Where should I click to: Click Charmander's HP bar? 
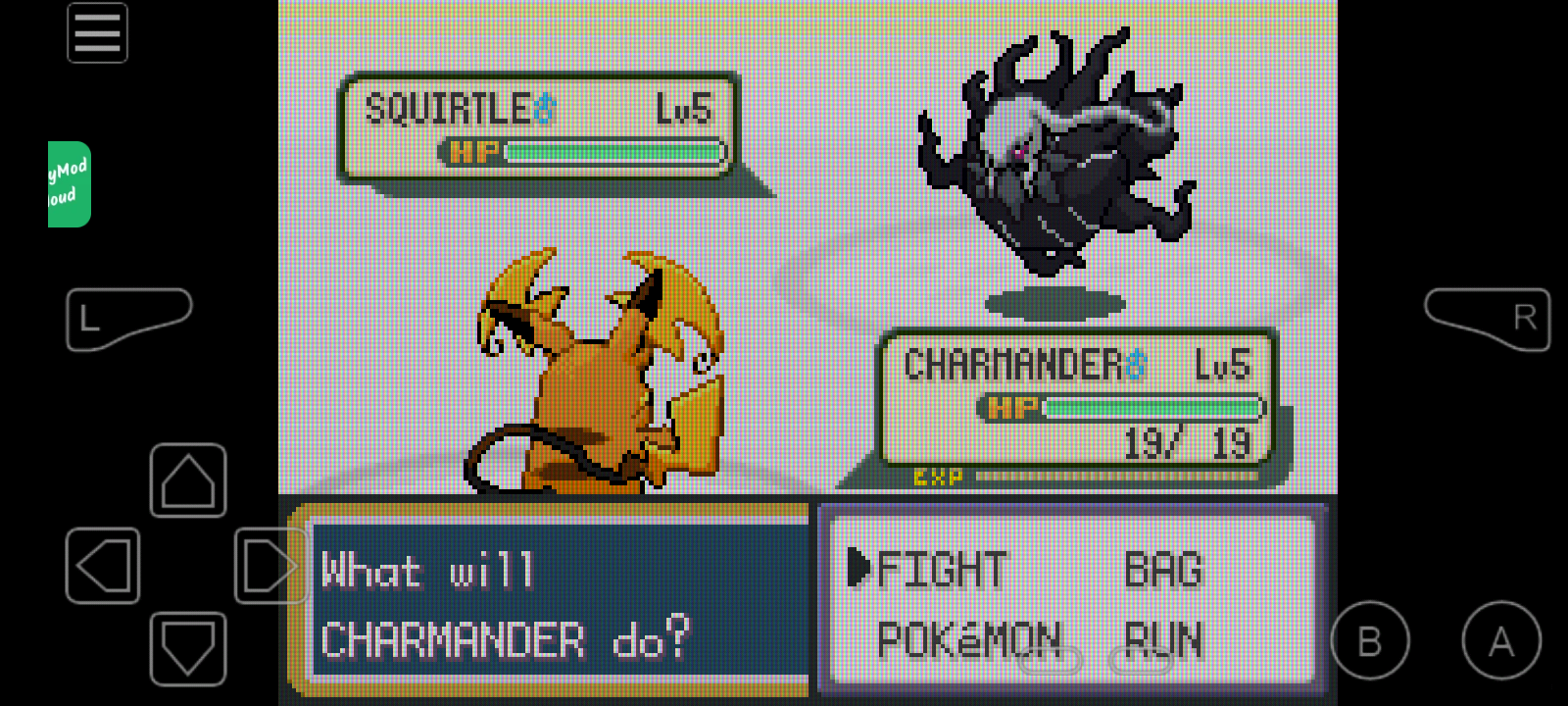pos(1151,406)
